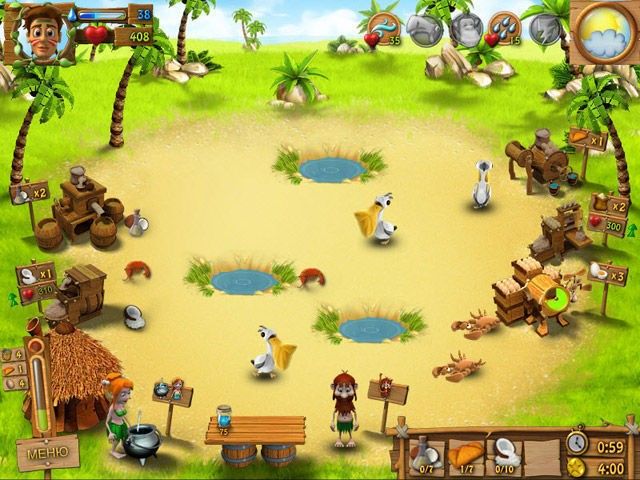Use the rain drops power-up costing 15
Screen dimensions: 640x480
[503, 28]
